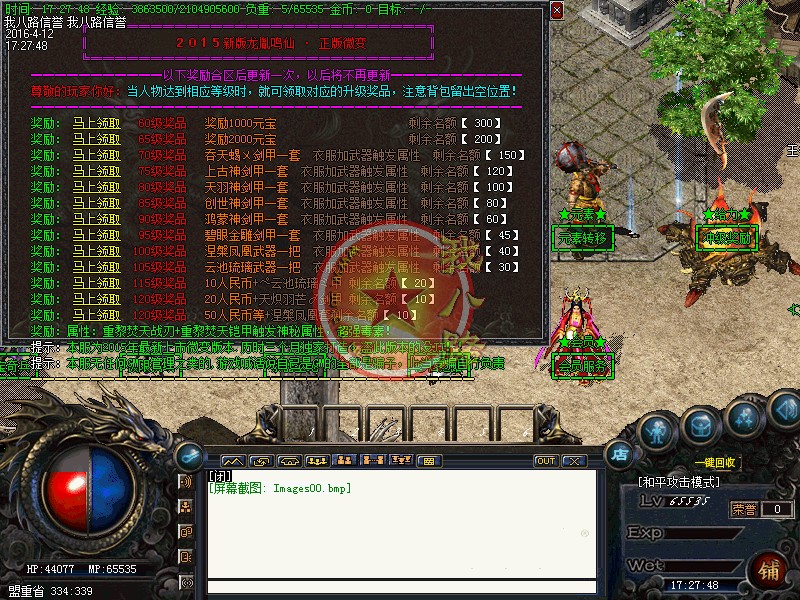Claim the level 65 reward of 2000 元宝
Screen dimensions: 800x600
click(x=96, y=139)
